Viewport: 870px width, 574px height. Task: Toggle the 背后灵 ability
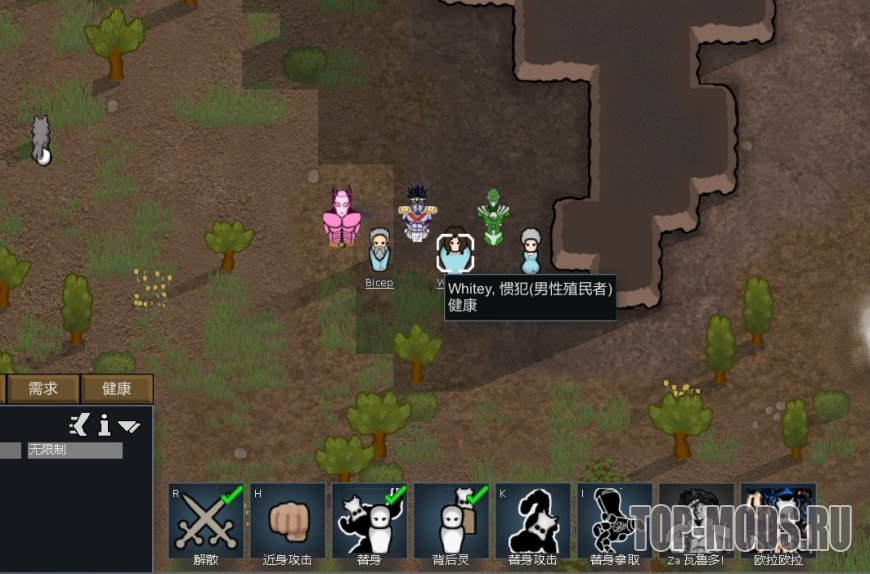(x=451, y=522)
